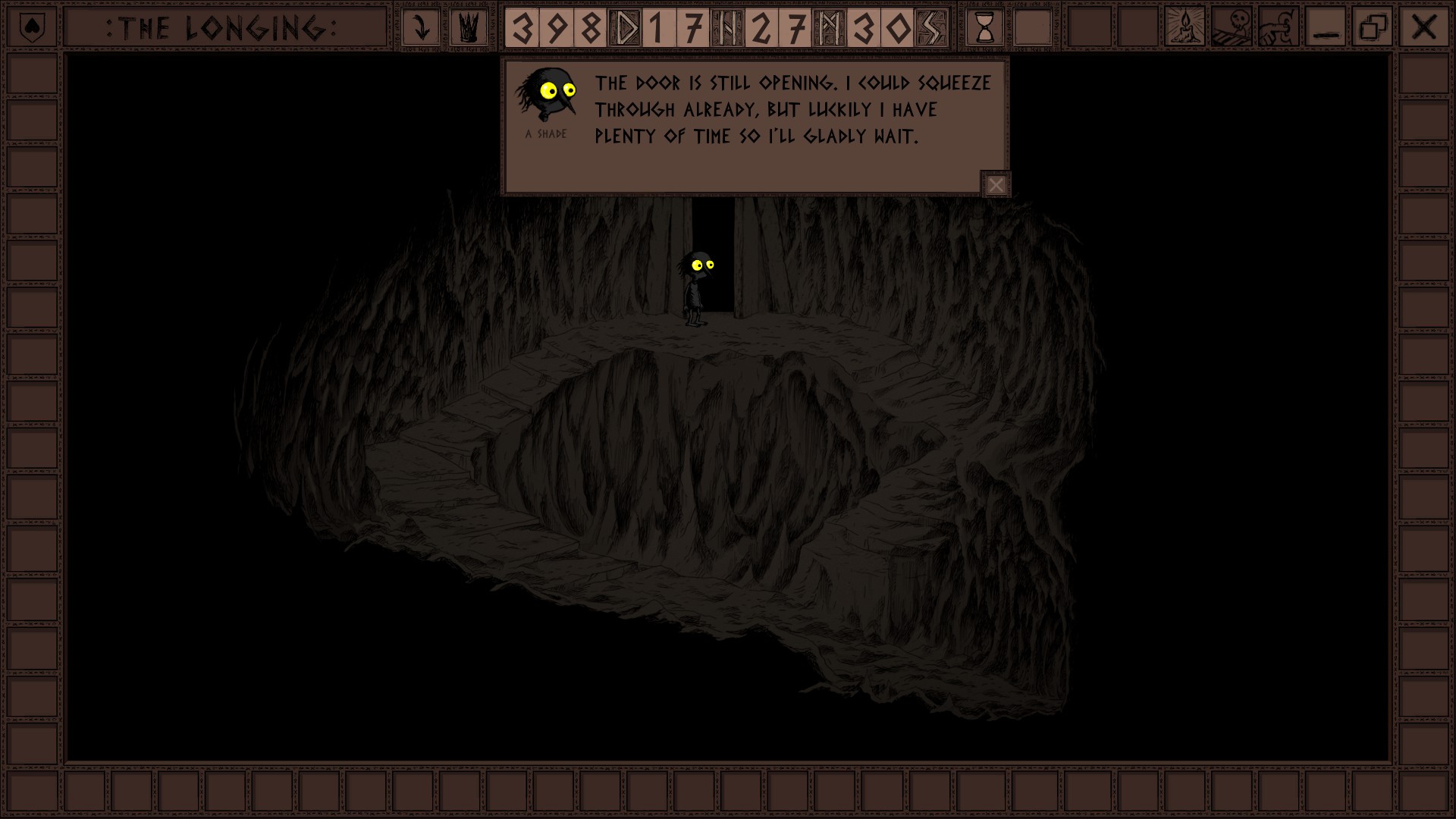Select the skull and piano keys icon
The width and height of the screenshot is (1456, 819).
click(1232, 28)
